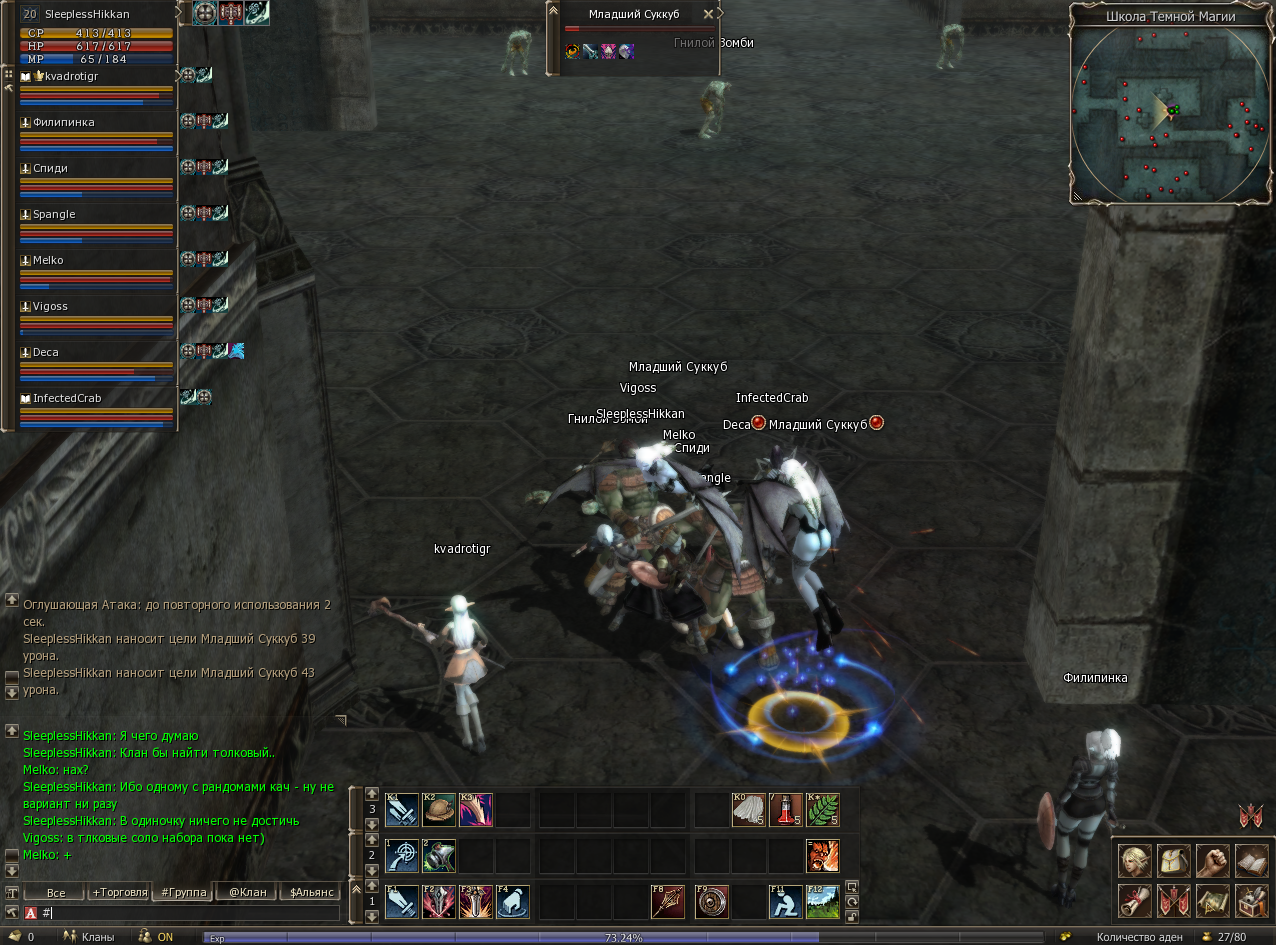
Task: Activate the F1 sword attack skill
Action: [402, 902]
